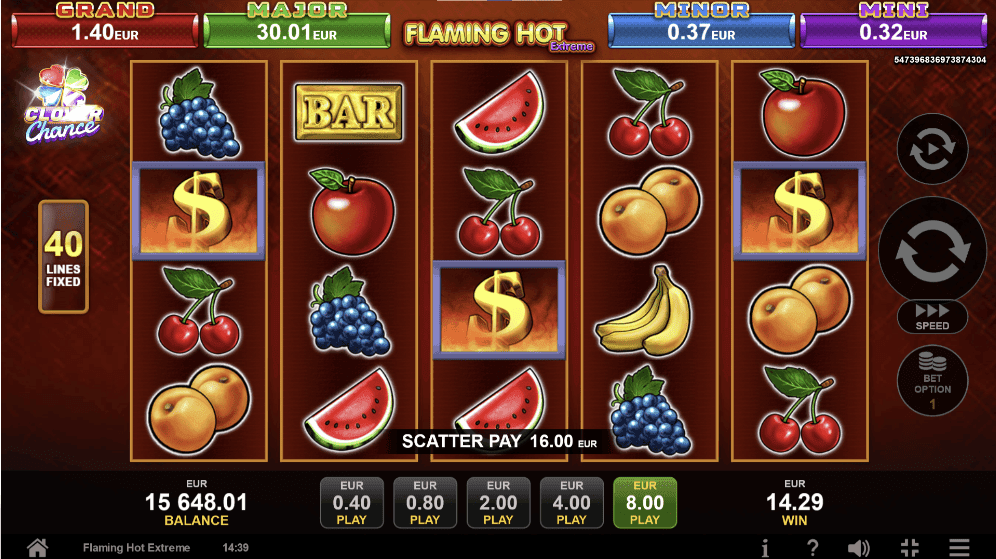Play with the 0.80 EUR bet
This screenshot has width=996, height=559.
(425, 502)
